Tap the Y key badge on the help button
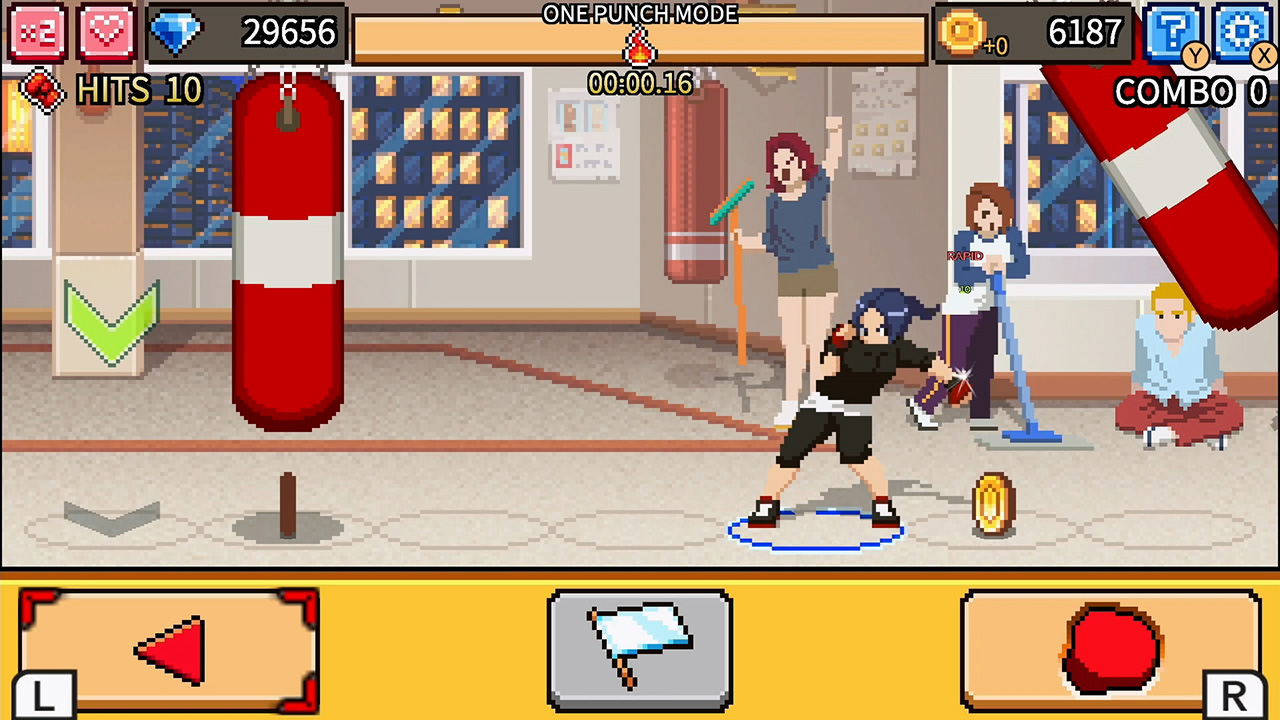This screenshot has height=720, width=1280. [1195, 56]
